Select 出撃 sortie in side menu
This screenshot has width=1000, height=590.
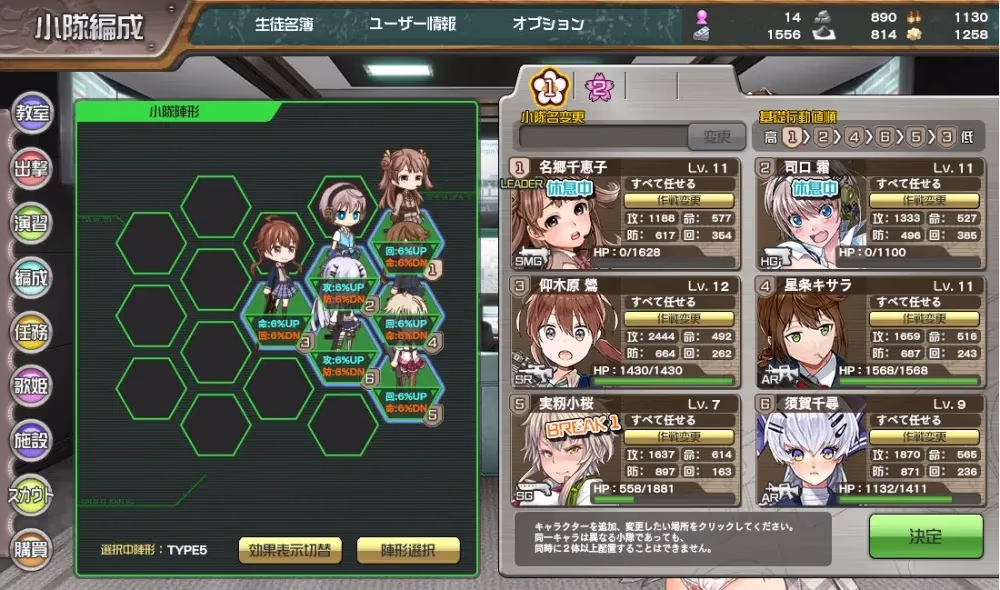32,167
